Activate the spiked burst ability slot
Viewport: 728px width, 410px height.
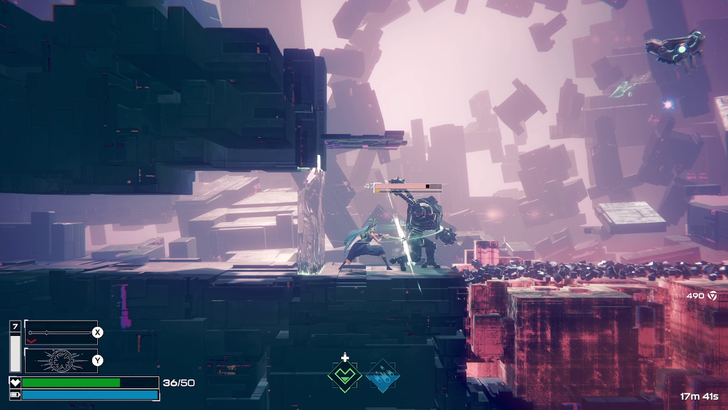(60, 360)
